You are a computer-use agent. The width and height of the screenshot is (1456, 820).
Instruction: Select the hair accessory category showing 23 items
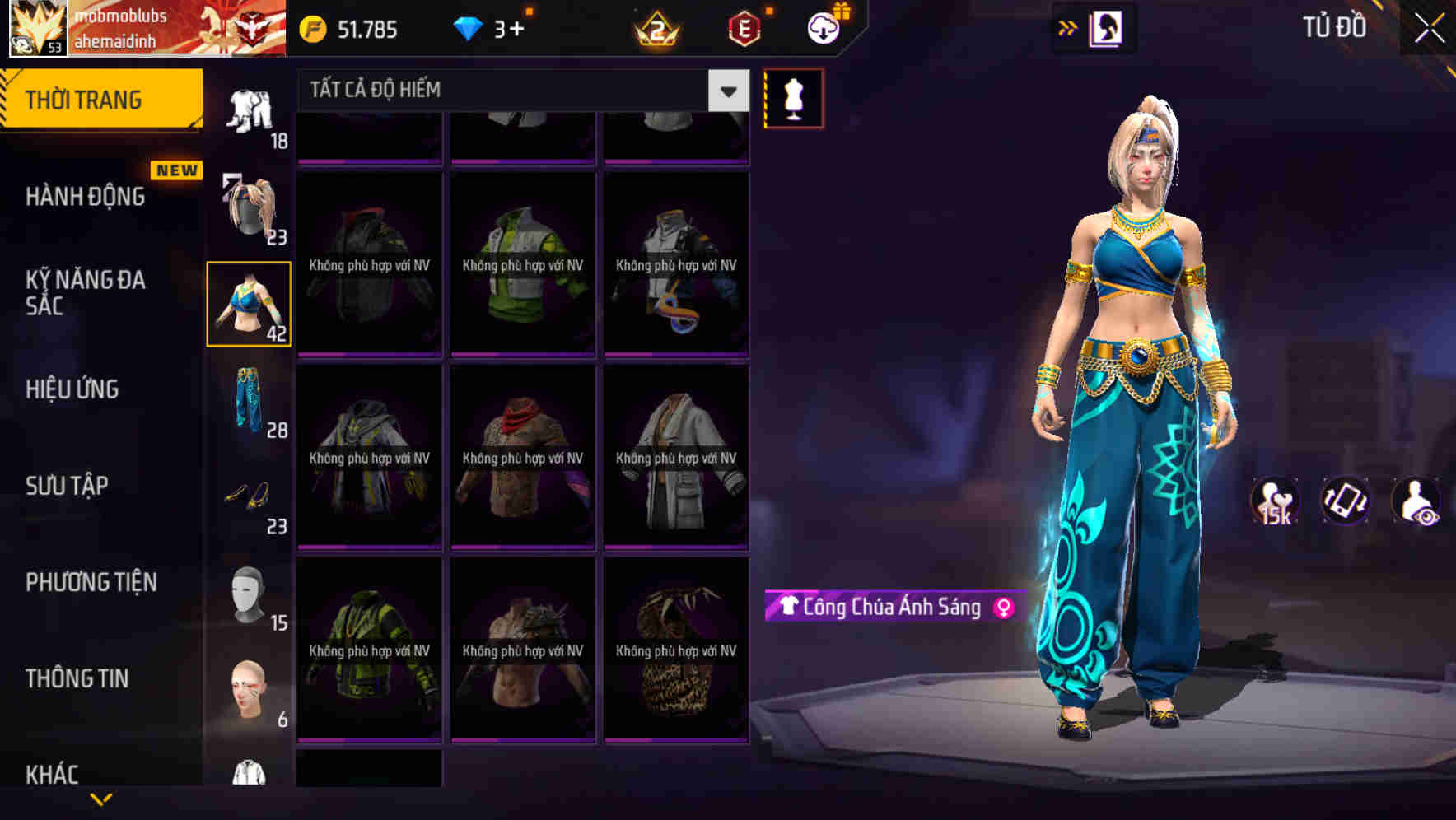tap(250, 205)
